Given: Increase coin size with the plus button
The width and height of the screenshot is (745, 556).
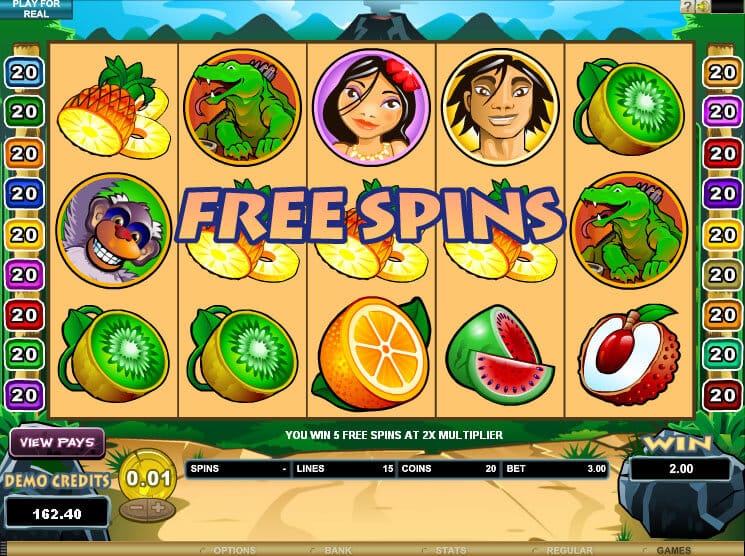Looking at the screenshot, I should 158,507.
